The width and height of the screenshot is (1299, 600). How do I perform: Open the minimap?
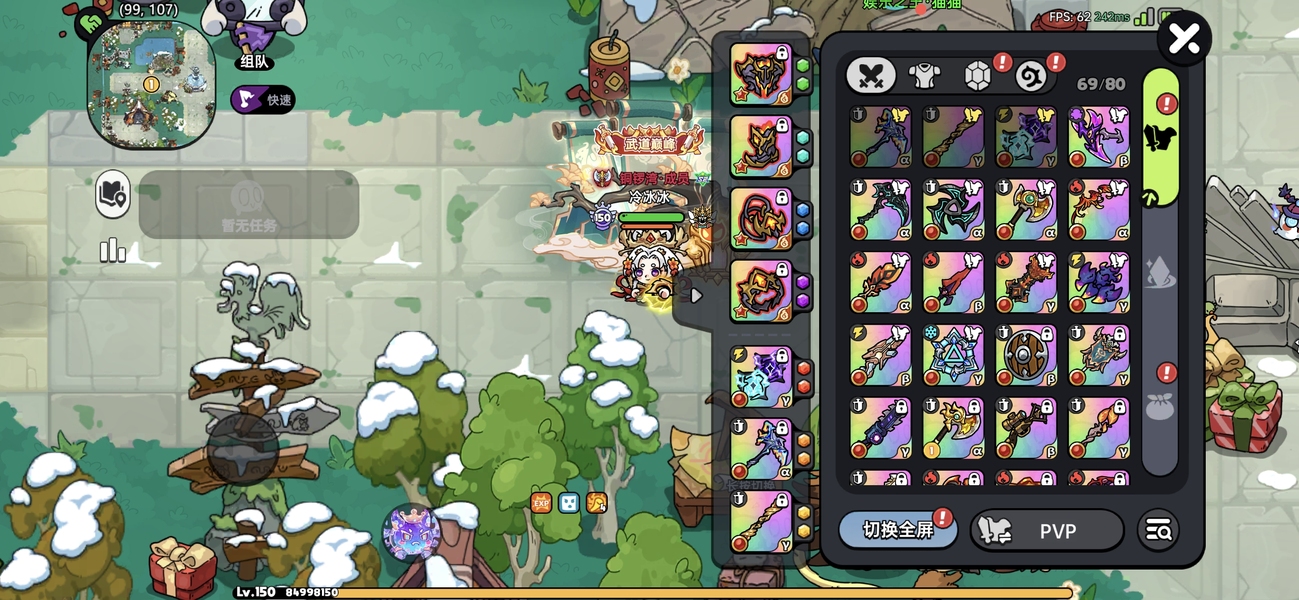click(150, 83)
